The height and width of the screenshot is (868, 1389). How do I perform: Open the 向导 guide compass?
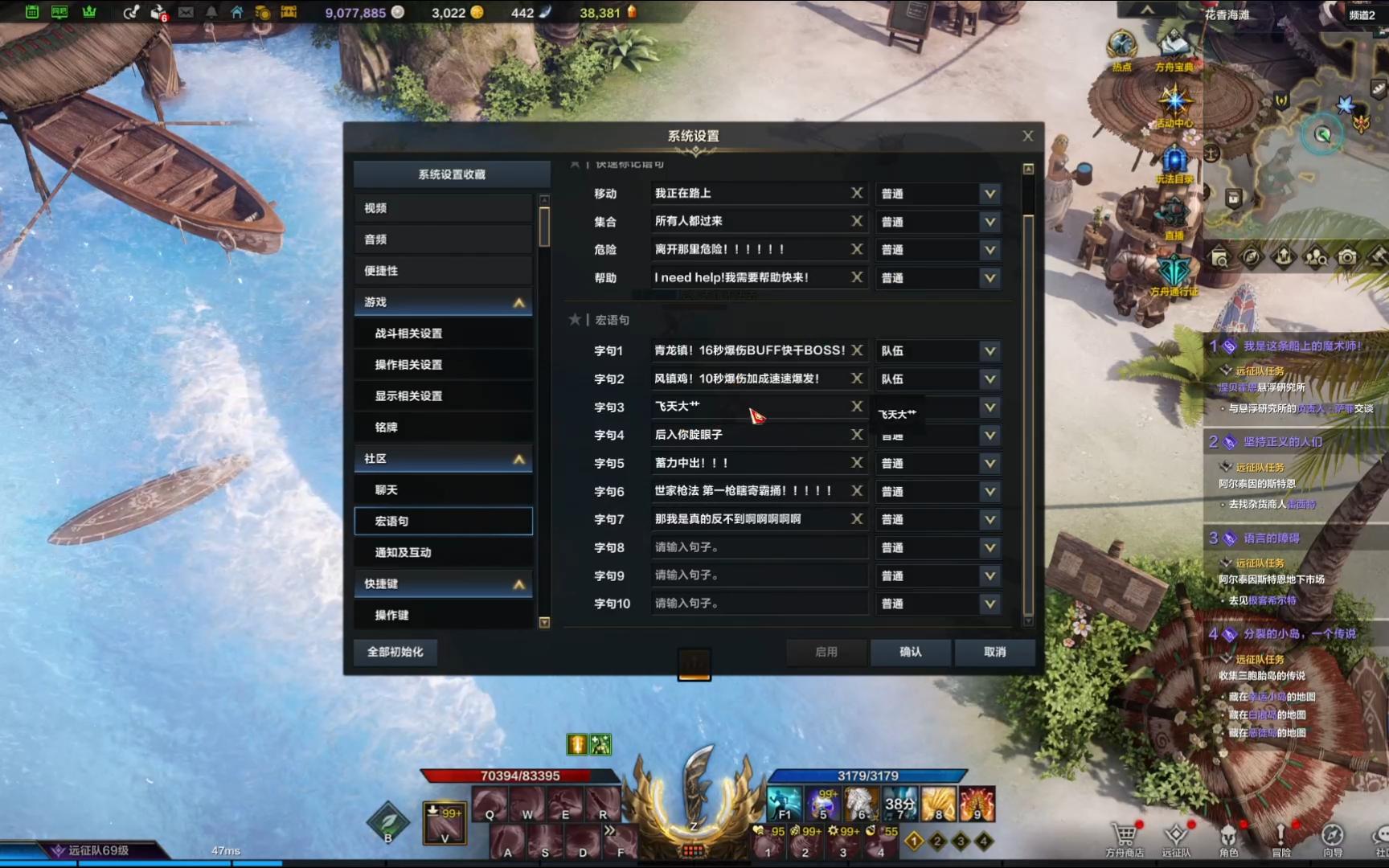click(x=1334, y=836)
